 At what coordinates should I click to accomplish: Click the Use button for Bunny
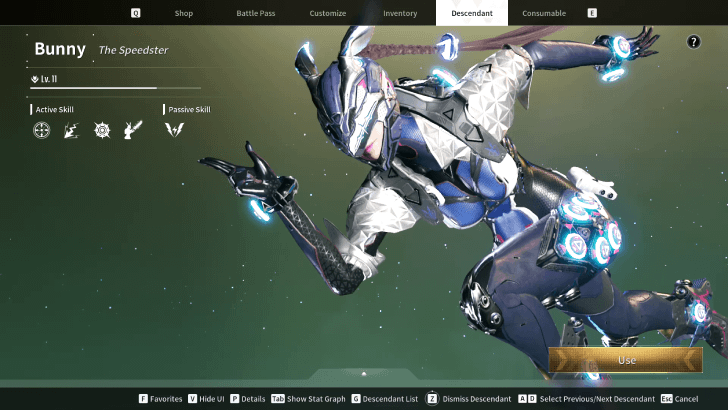coord(626,360)
